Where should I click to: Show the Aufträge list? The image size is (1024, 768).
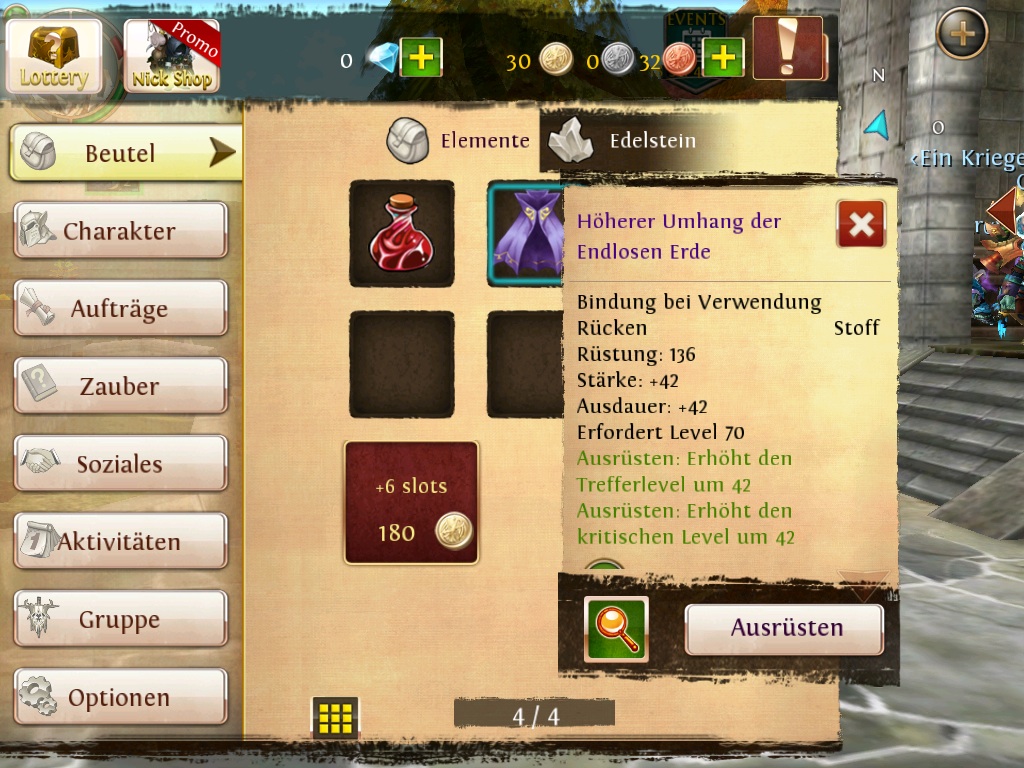pyautogui.click(x=120, y=309)
